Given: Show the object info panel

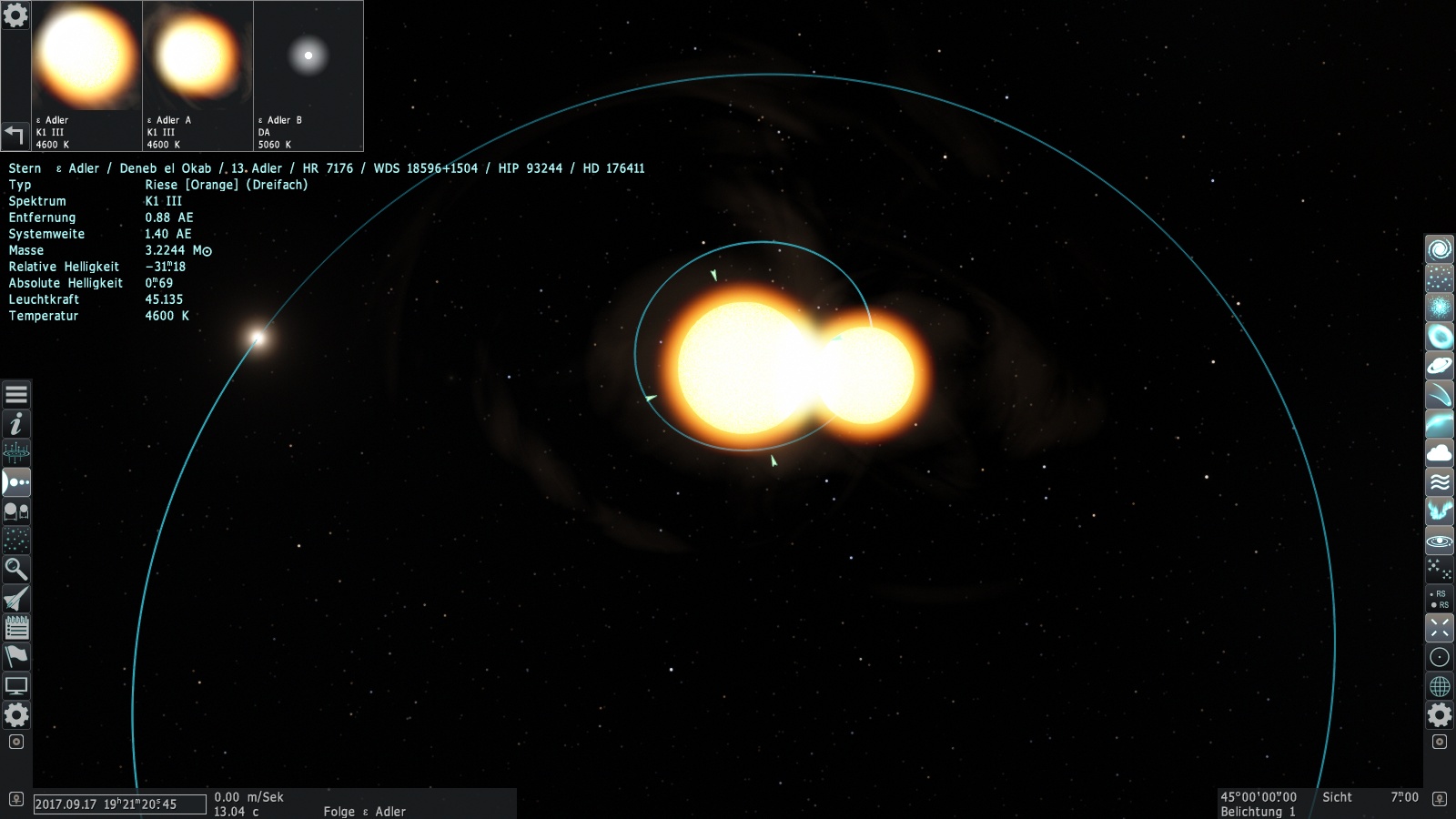Looking at the screenshot, I should pos(16,424).
